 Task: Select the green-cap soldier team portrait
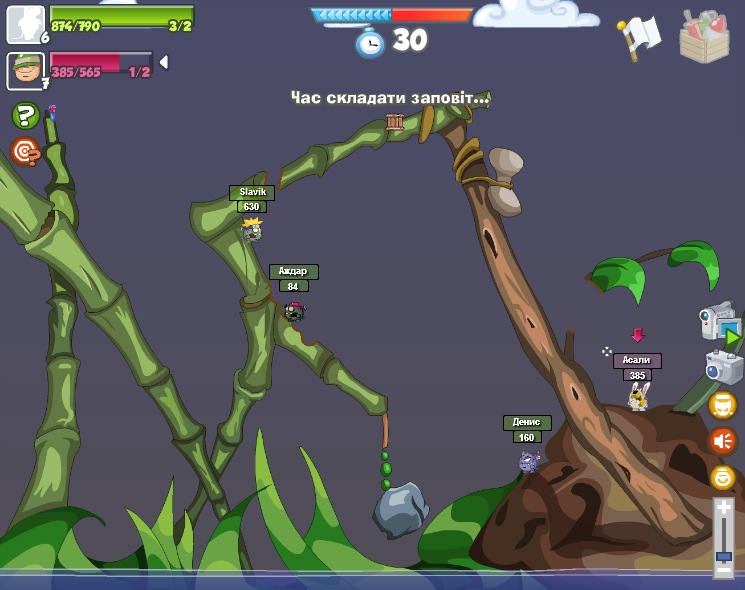pyautogui.click(x=25, y=70)
